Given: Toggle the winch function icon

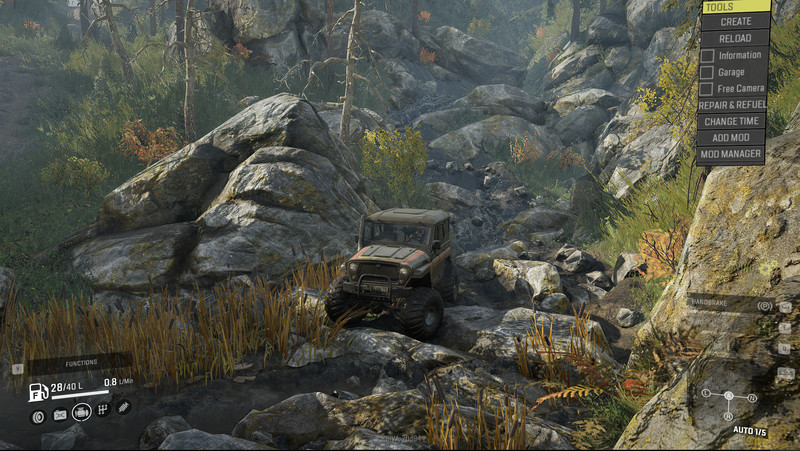Looking at the screenshot, I should coord(123,406).
